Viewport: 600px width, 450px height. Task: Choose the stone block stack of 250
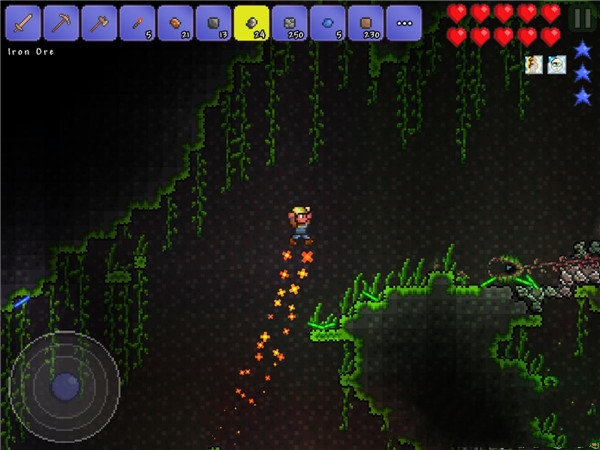[289, 21]
